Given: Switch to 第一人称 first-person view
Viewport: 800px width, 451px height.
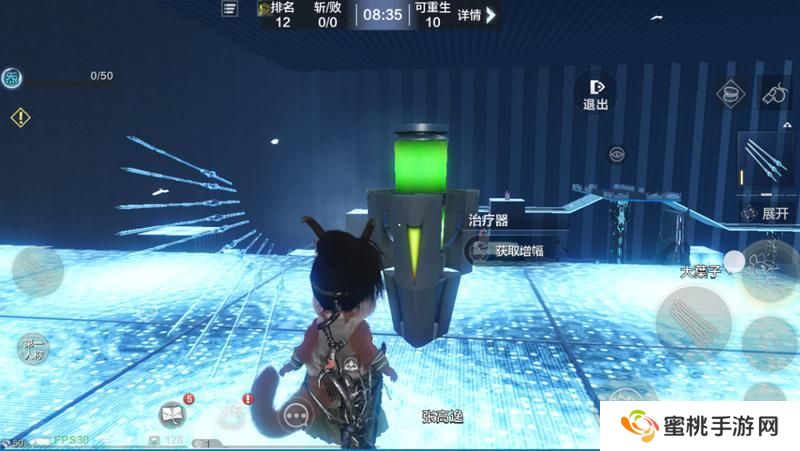Looking at the screenshot, I should (34, 350).
